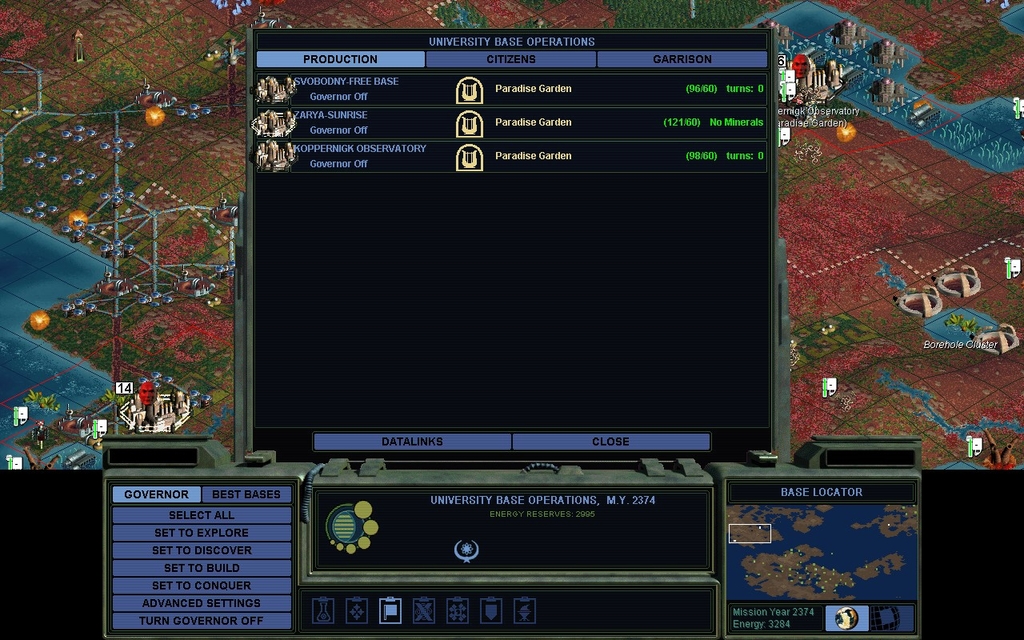This screenshot has height=640, width=1024.
Task: Select the planet globe view button
Action: coord(846,618)
